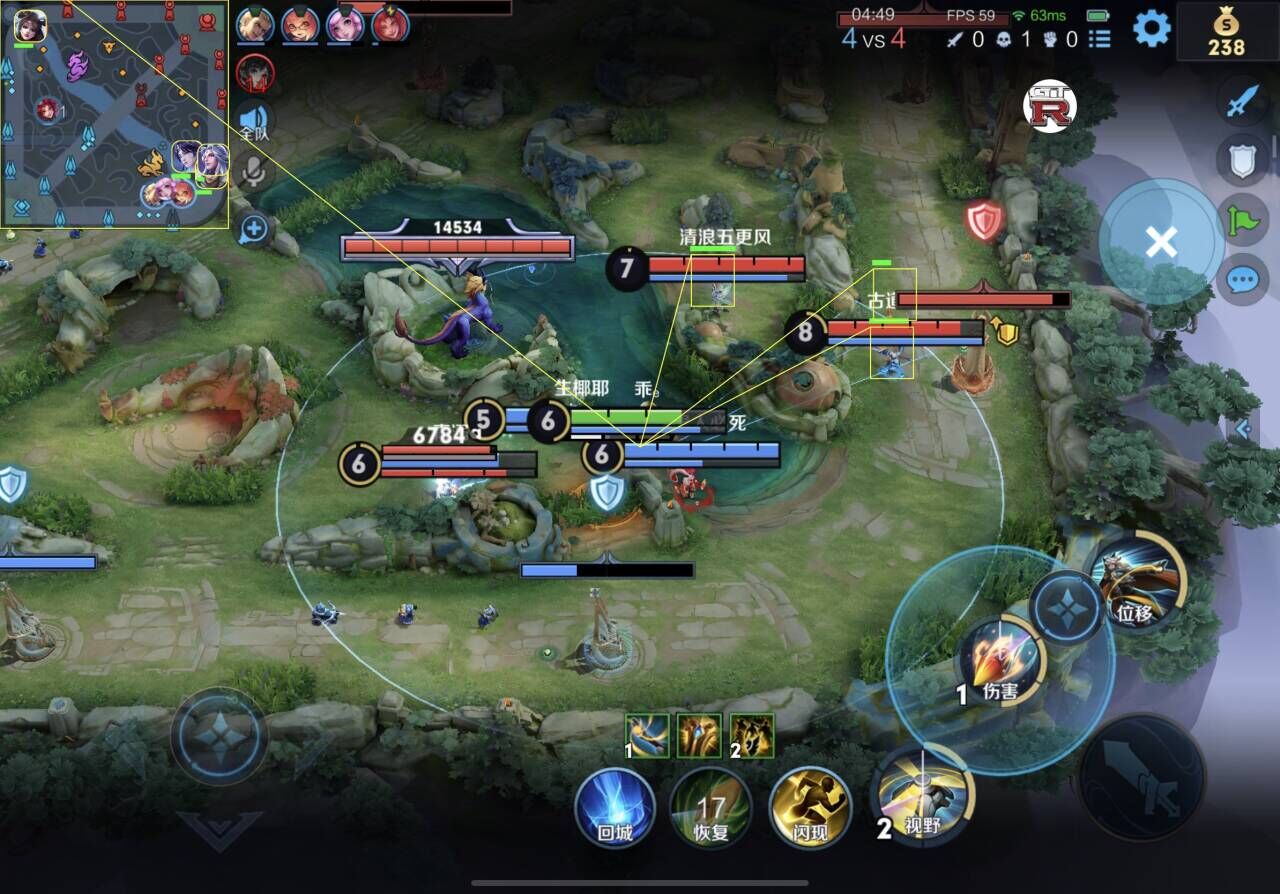This screenshot has width=1280, height=894.
Task: Activate the 回城 recall ability
Action: [x=615, y=807]
